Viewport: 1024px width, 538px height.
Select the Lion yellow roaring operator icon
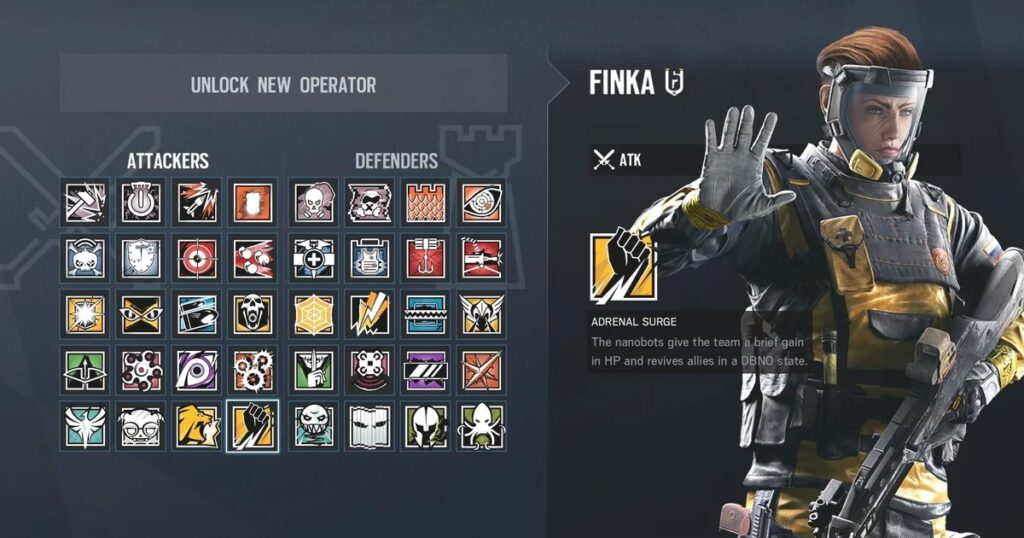[x=197, y=426]
